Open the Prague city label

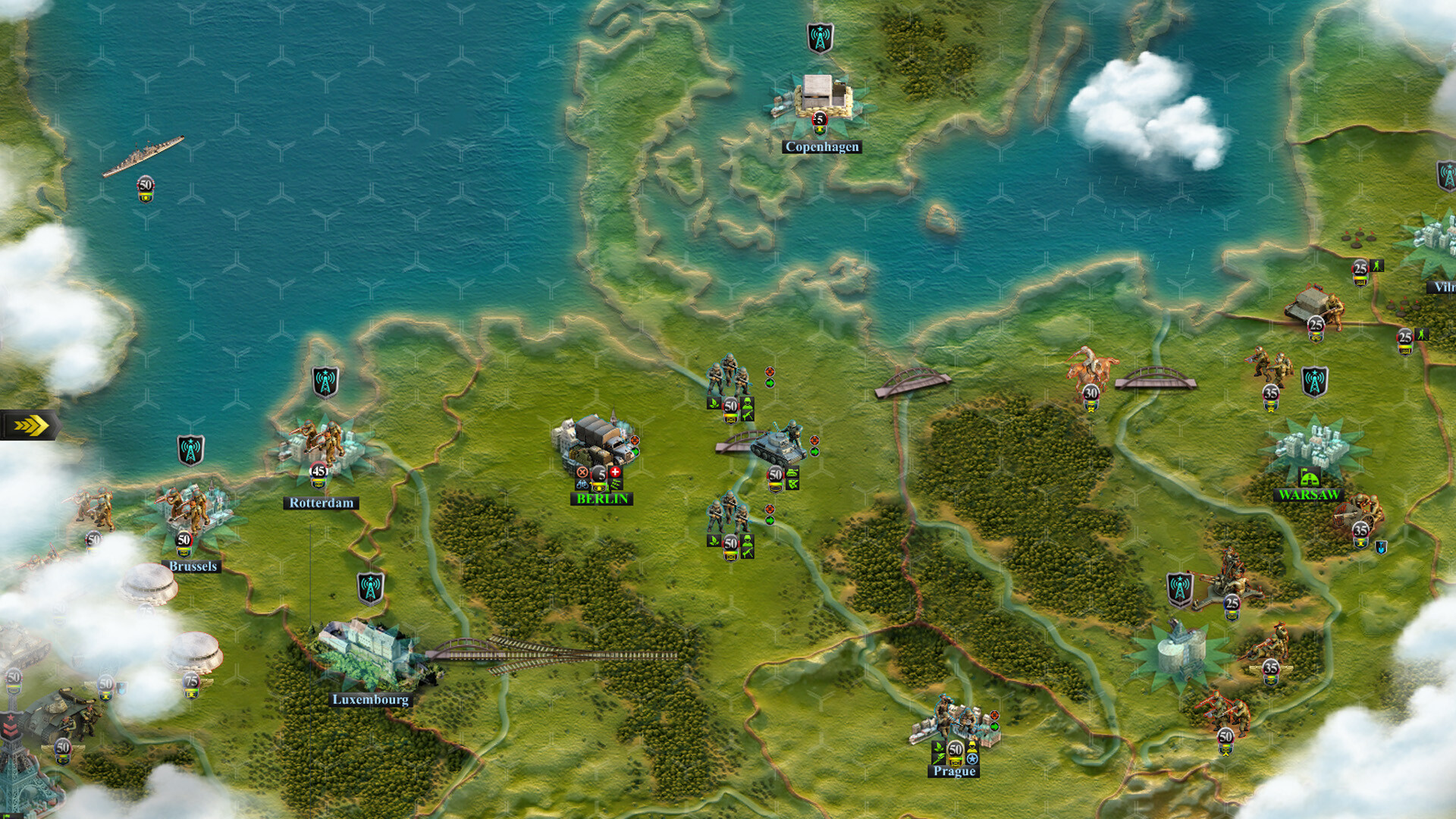pyautogui.click(x=955, y=771)
